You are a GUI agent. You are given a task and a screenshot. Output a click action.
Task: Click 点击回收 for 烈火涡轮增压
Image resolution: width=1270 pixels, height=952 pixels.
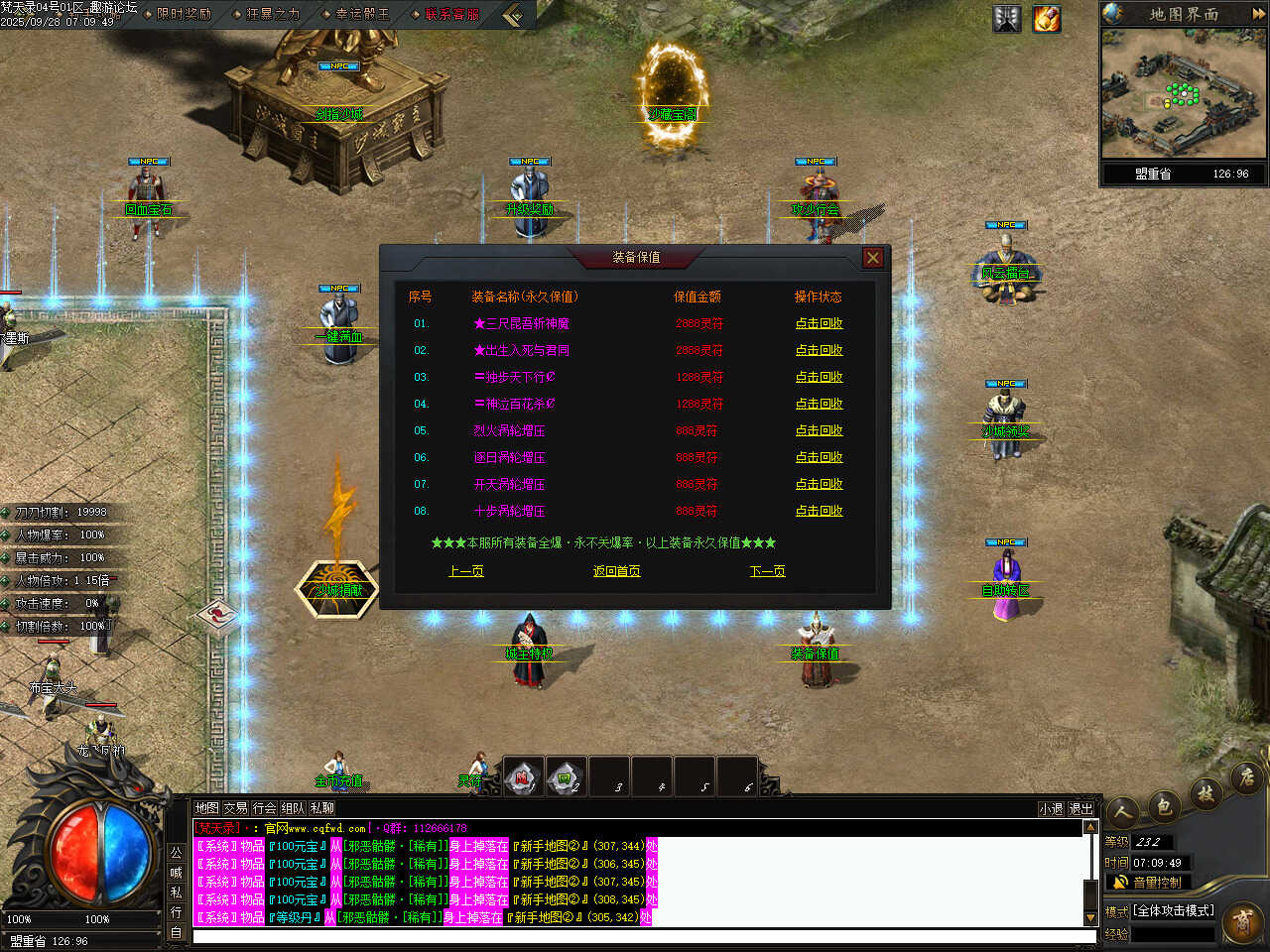pyautogui.click(x=819, y=430)
